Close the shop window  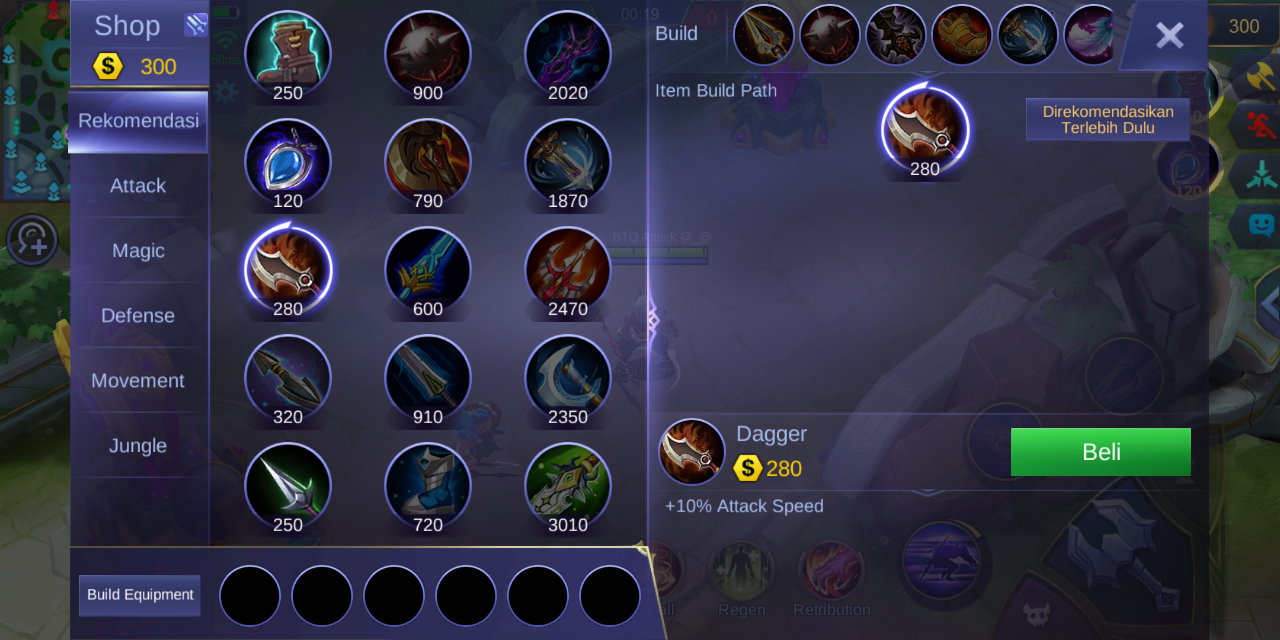click(1168, 36)
